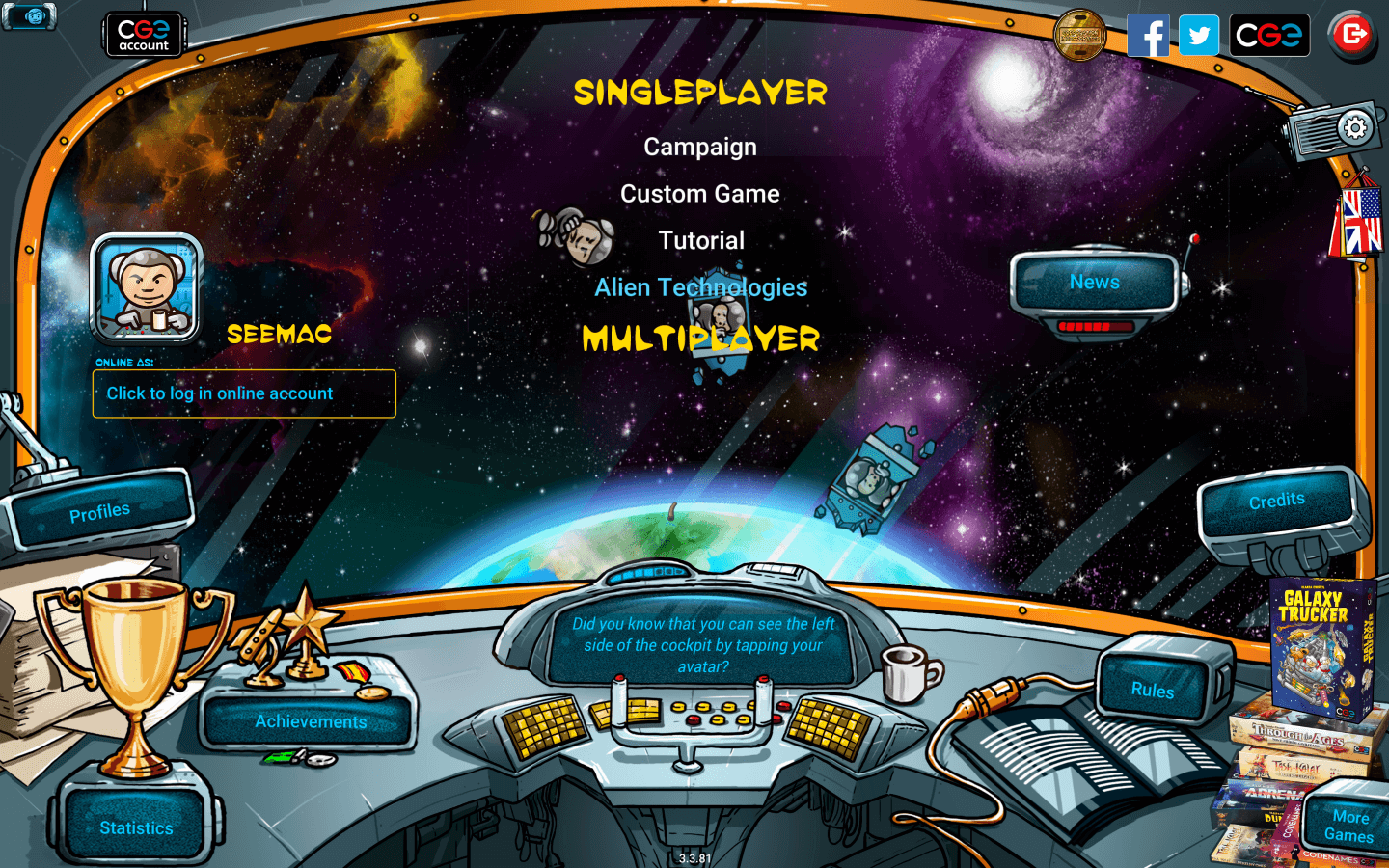Select Alien Technologies entry
Screen dimensions: 1389x868
[701, 287]
